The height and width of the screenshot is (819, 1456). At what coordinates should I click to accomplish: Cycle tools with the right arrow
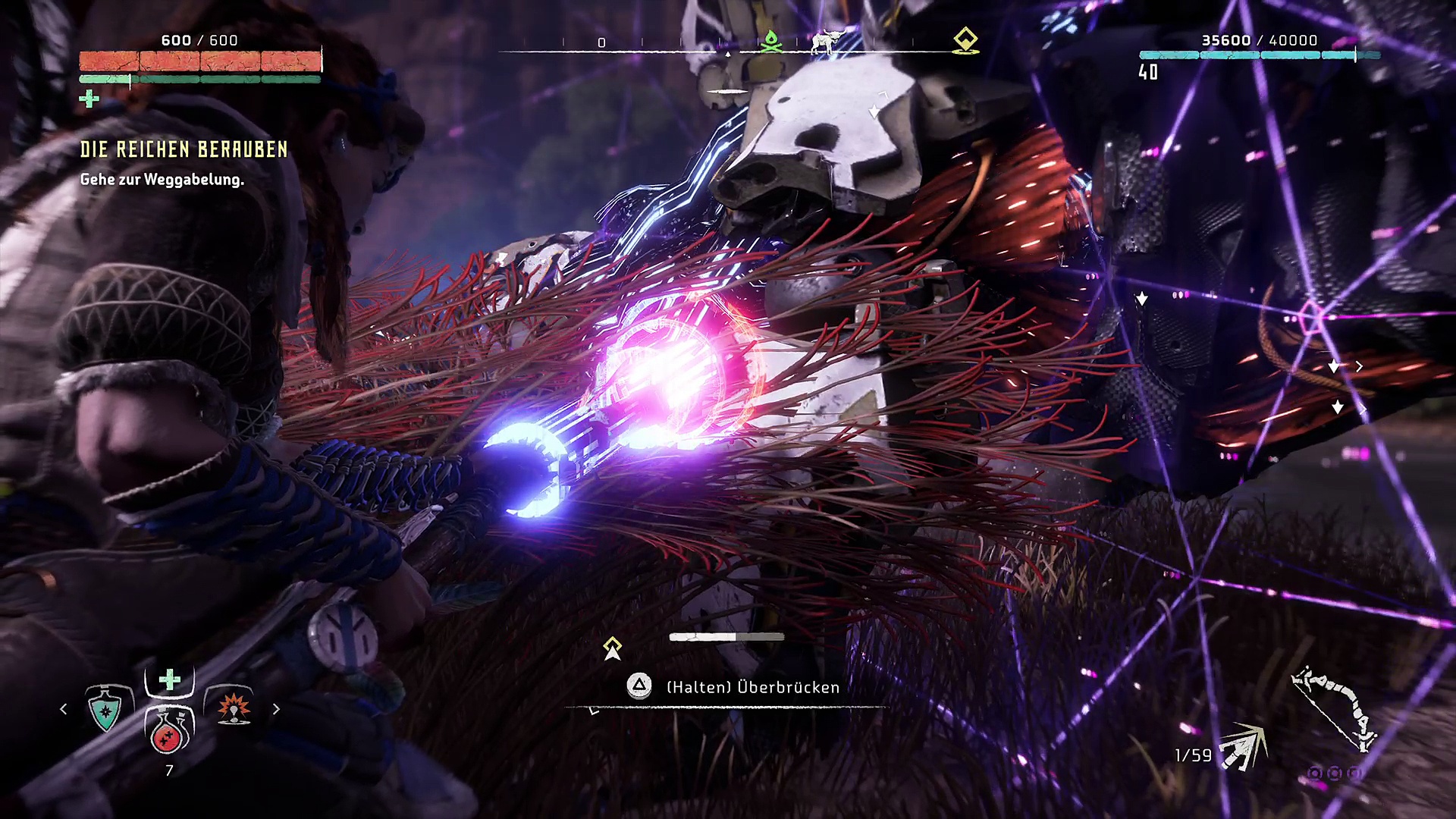276,709
